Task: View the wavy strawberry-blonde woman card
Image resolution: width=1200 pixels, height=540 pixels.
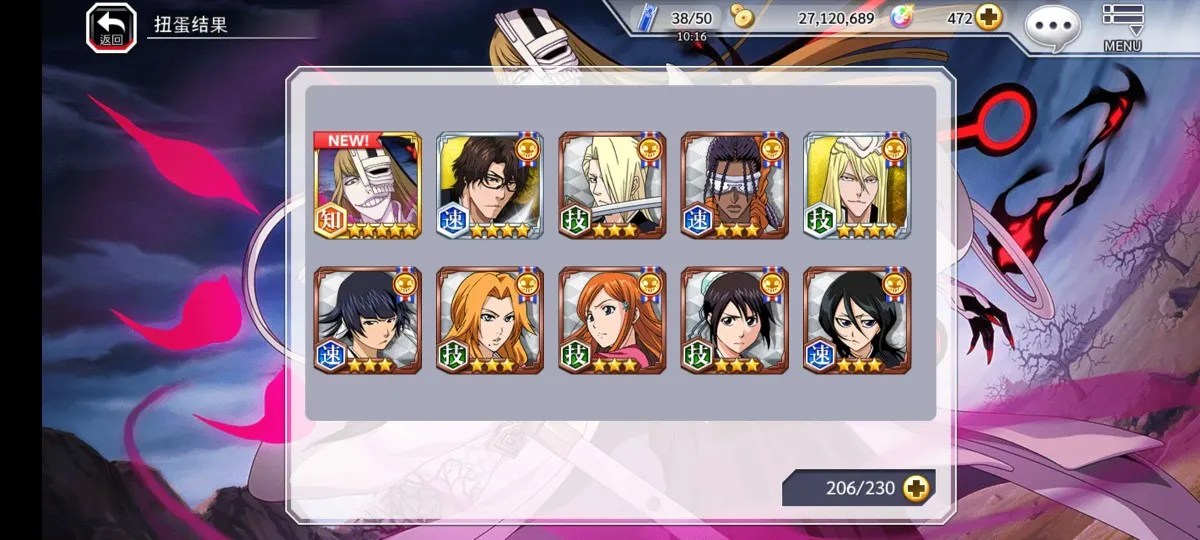Action: tap(490, 320)
